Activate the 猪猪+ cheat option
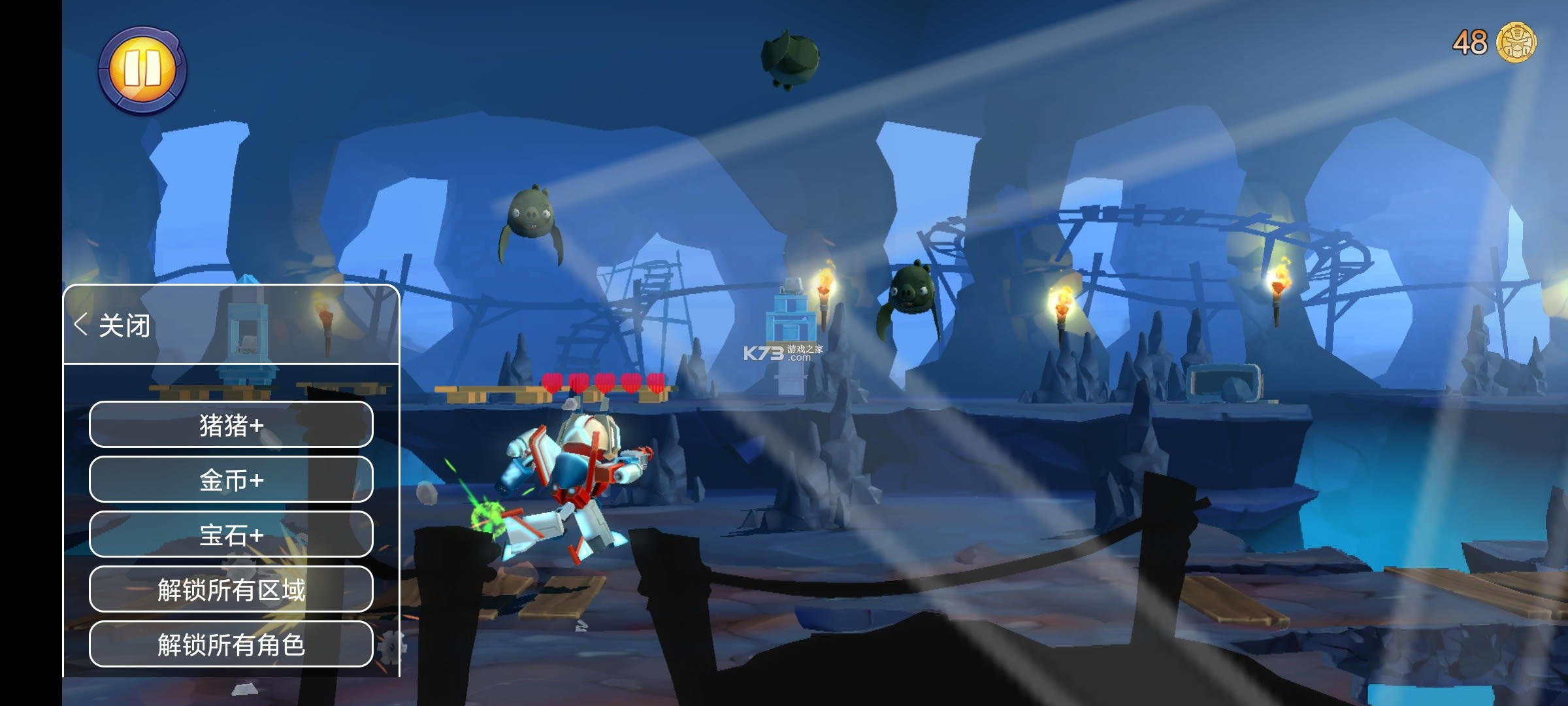This screenshot has width=1568, height=706. click(x=231, y=426)
